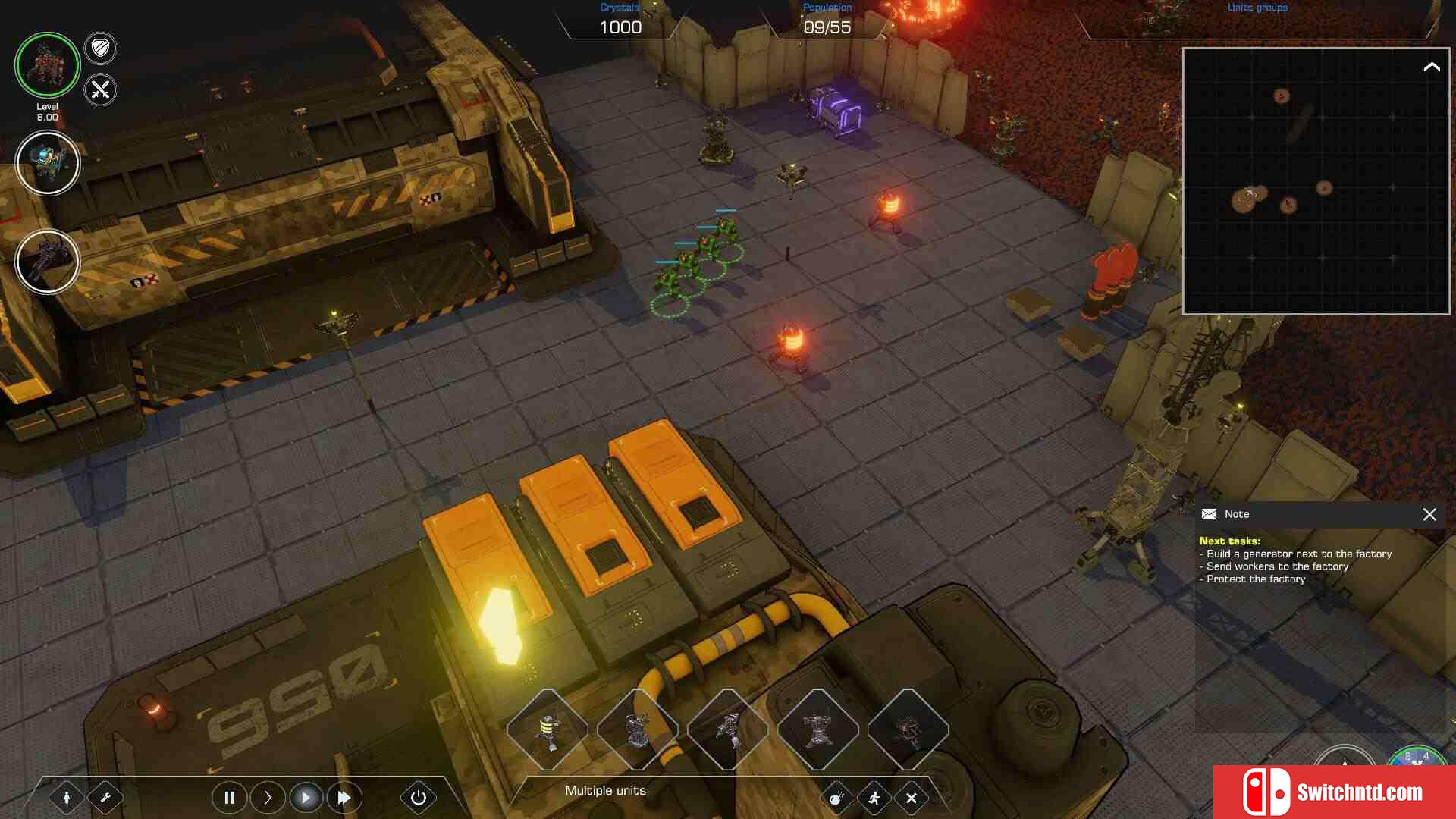
Task: Close the Note panel
Action: [x=1429, y=514]
